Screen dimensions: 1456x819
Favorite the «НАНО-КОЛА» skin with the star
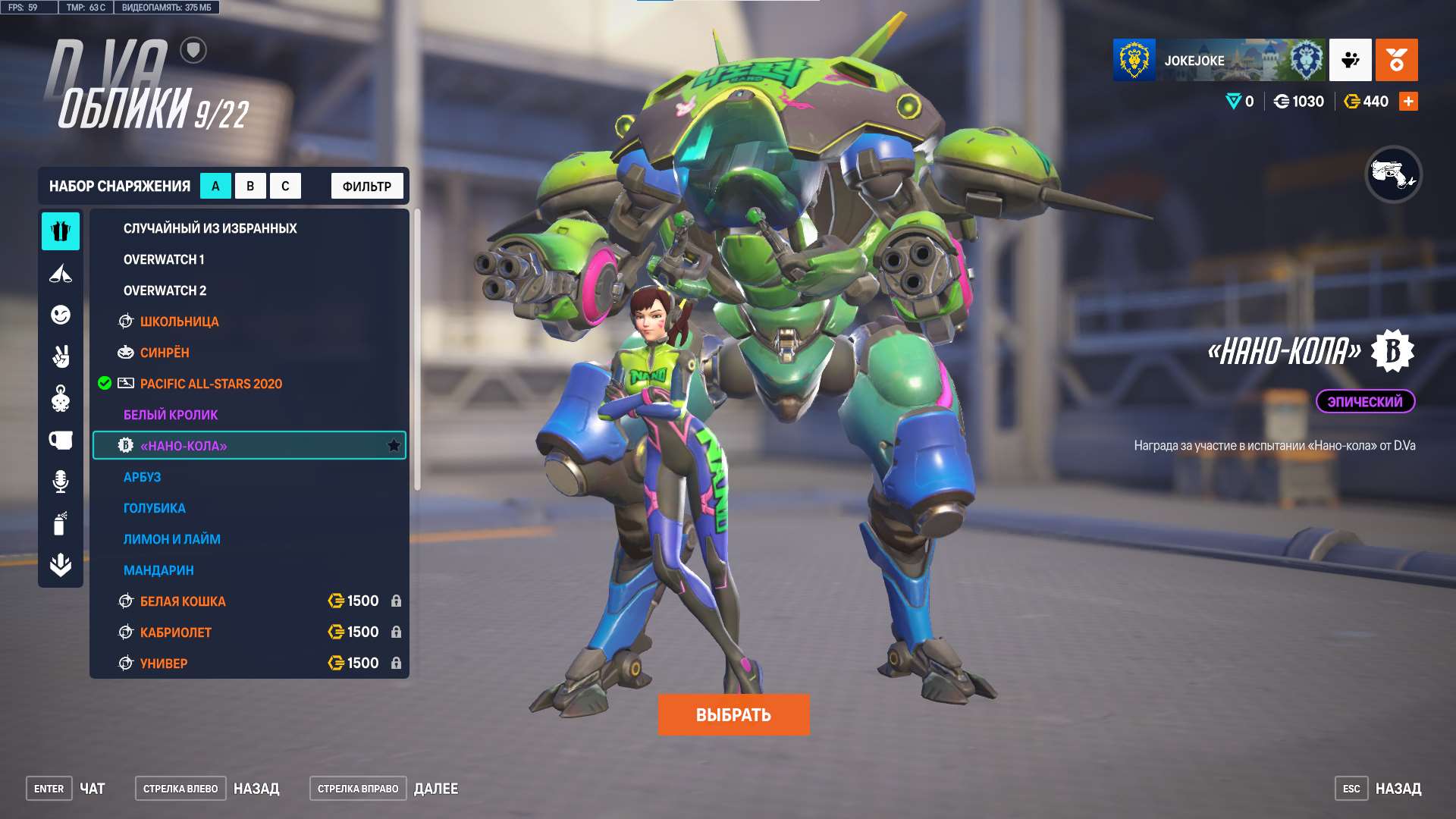click(x=394, y=446)
